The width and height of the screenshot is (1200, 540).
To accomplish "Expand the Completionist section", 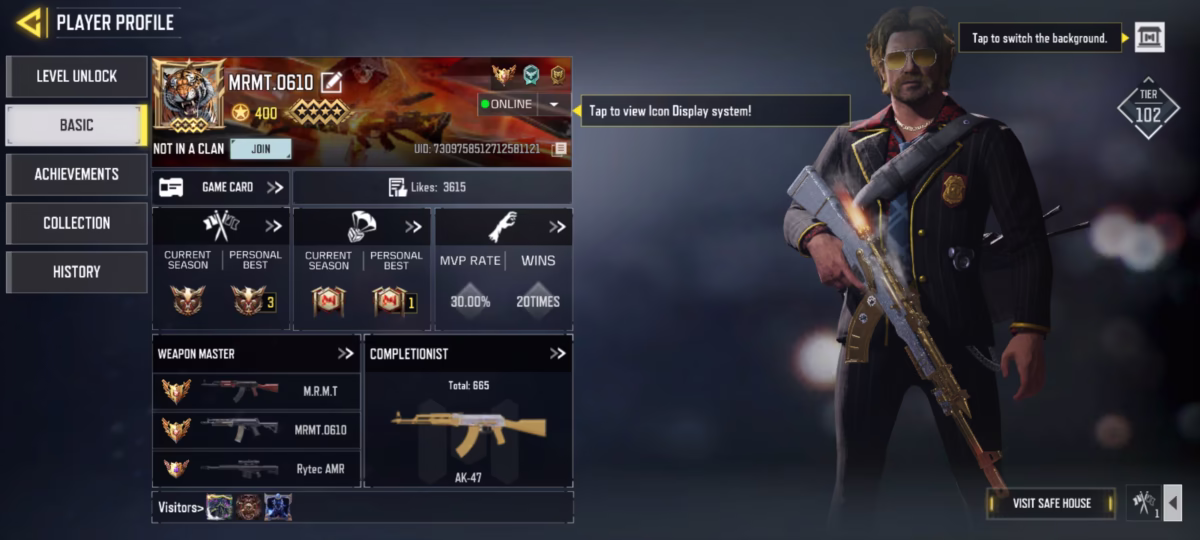I will coord(557,353).
